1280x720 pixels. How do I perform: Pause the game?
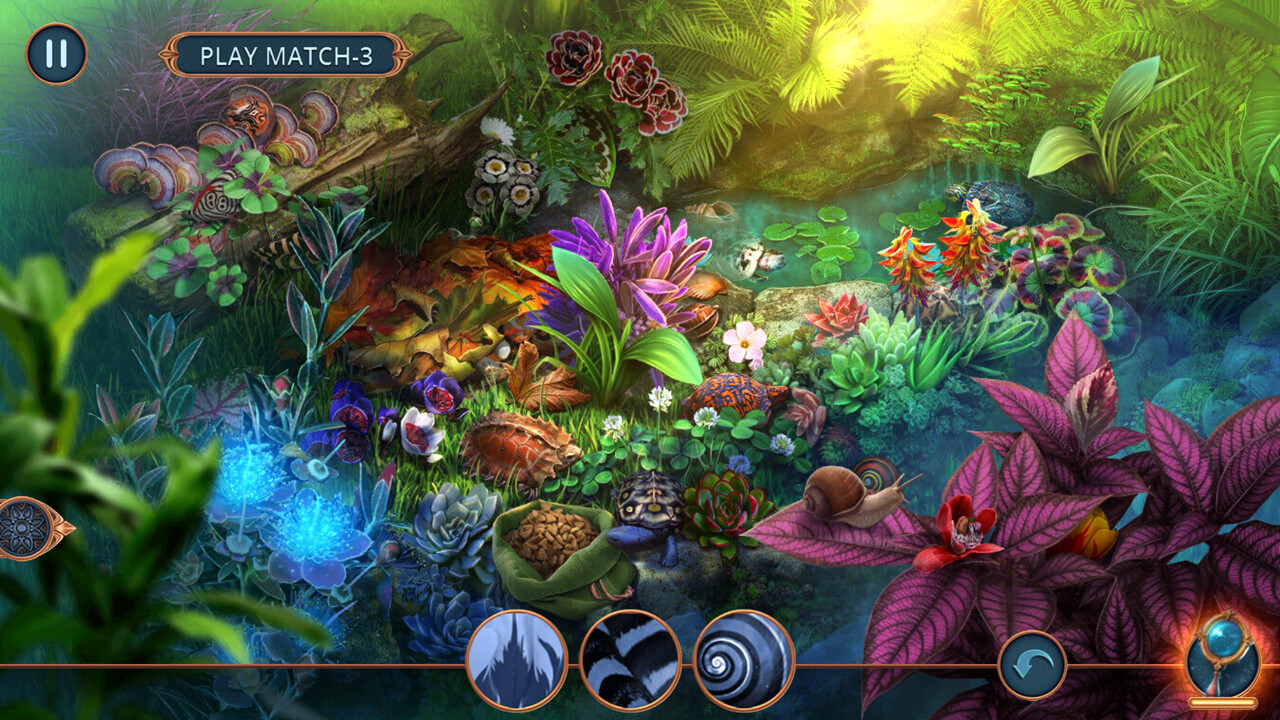[x=56, y=54]
